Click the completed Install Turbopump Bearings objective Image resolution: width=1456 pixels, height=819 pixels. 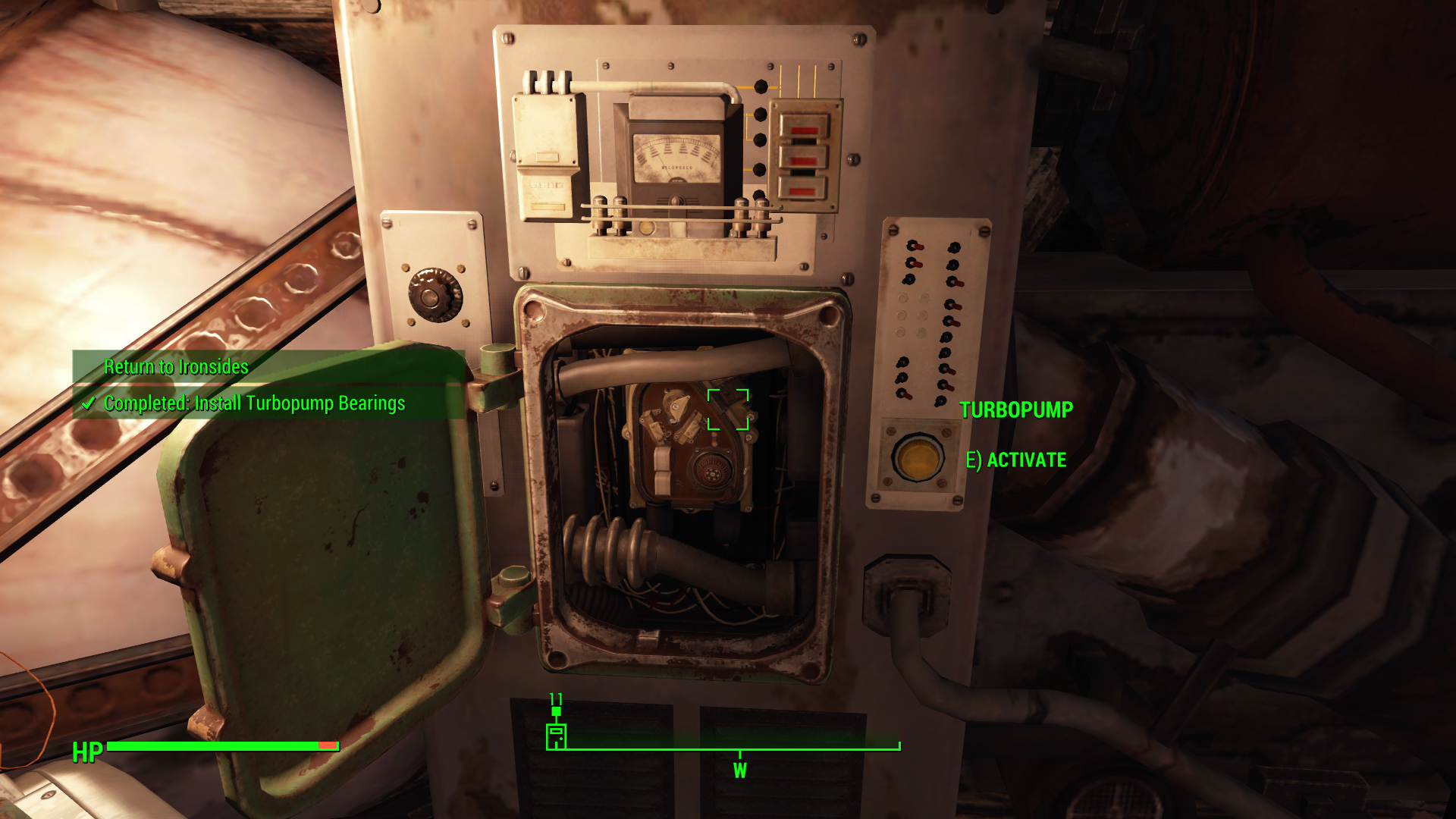253,403
